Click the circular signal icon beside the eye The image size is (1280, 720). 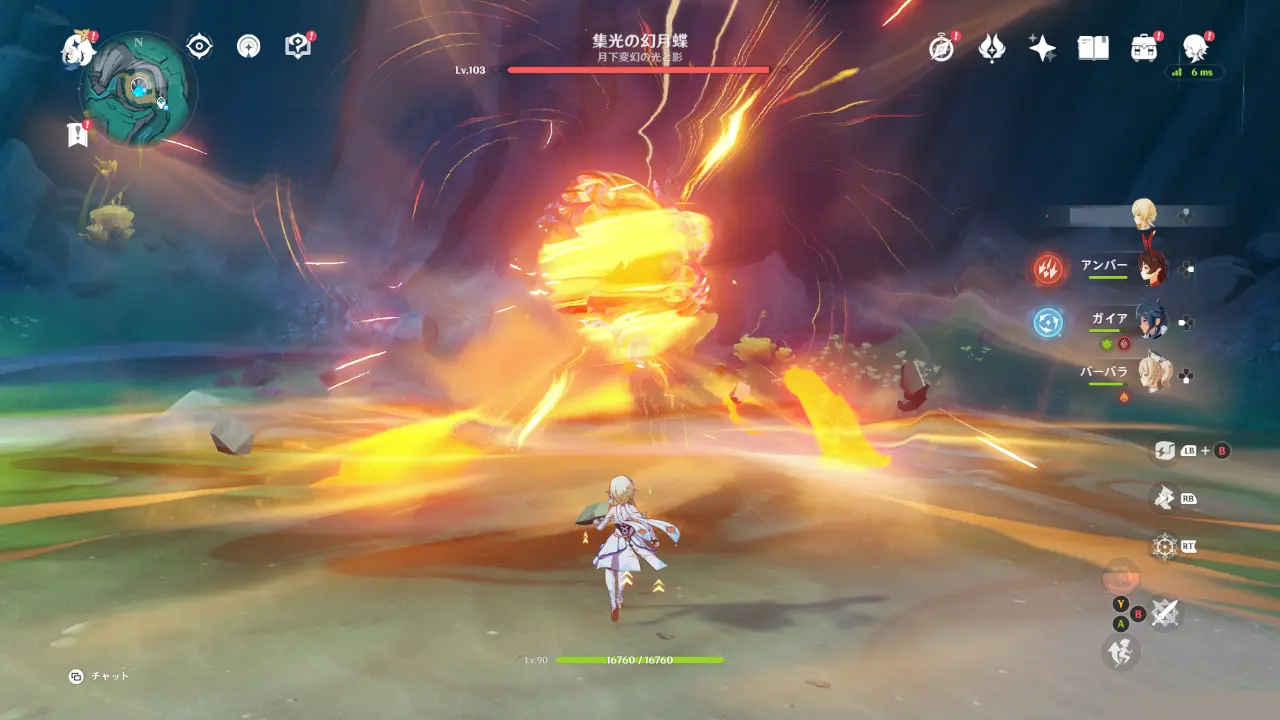(x=248, y=46)
